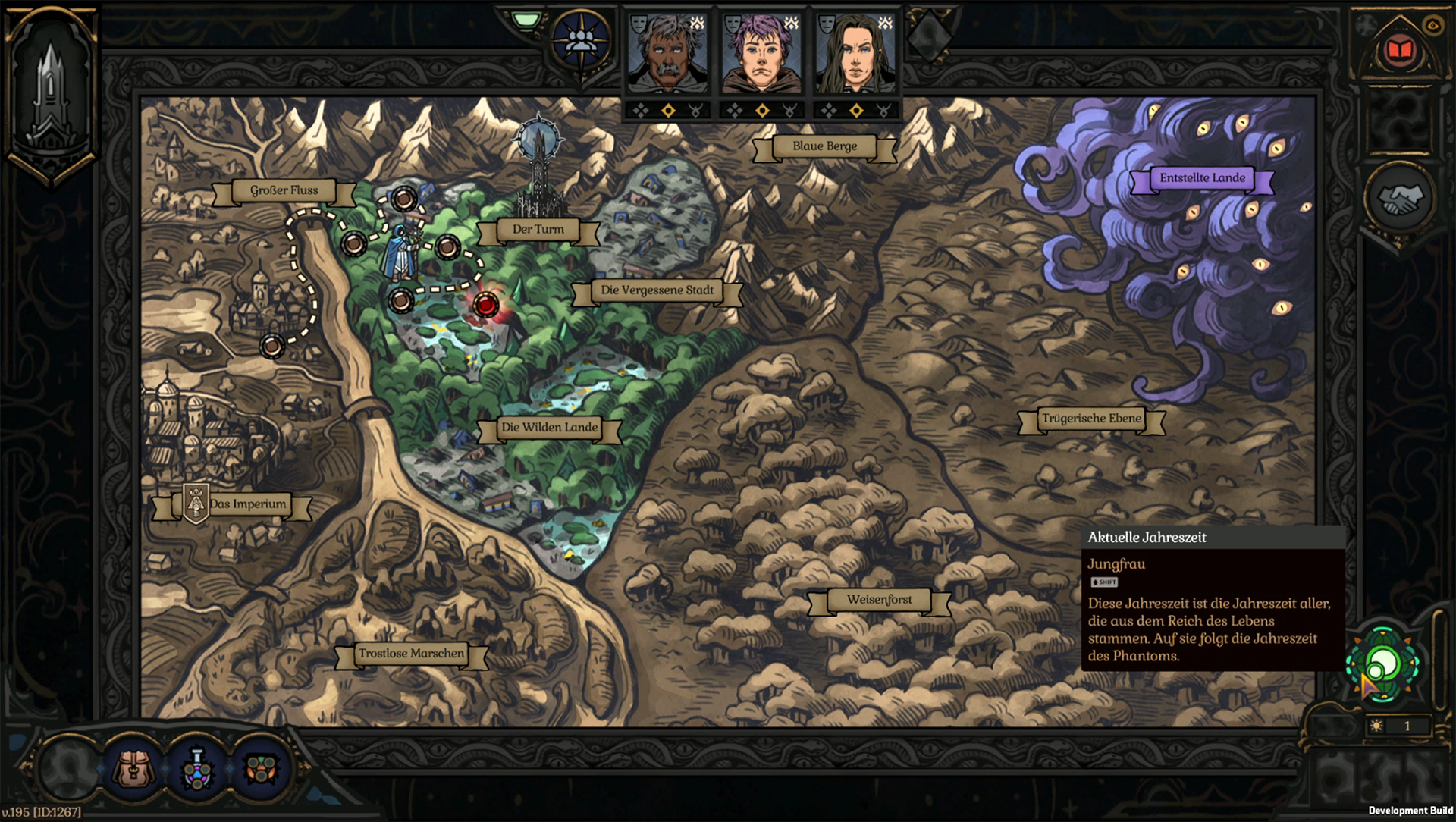
Task: Select the red glowing map node
Action: click(485, 305)
